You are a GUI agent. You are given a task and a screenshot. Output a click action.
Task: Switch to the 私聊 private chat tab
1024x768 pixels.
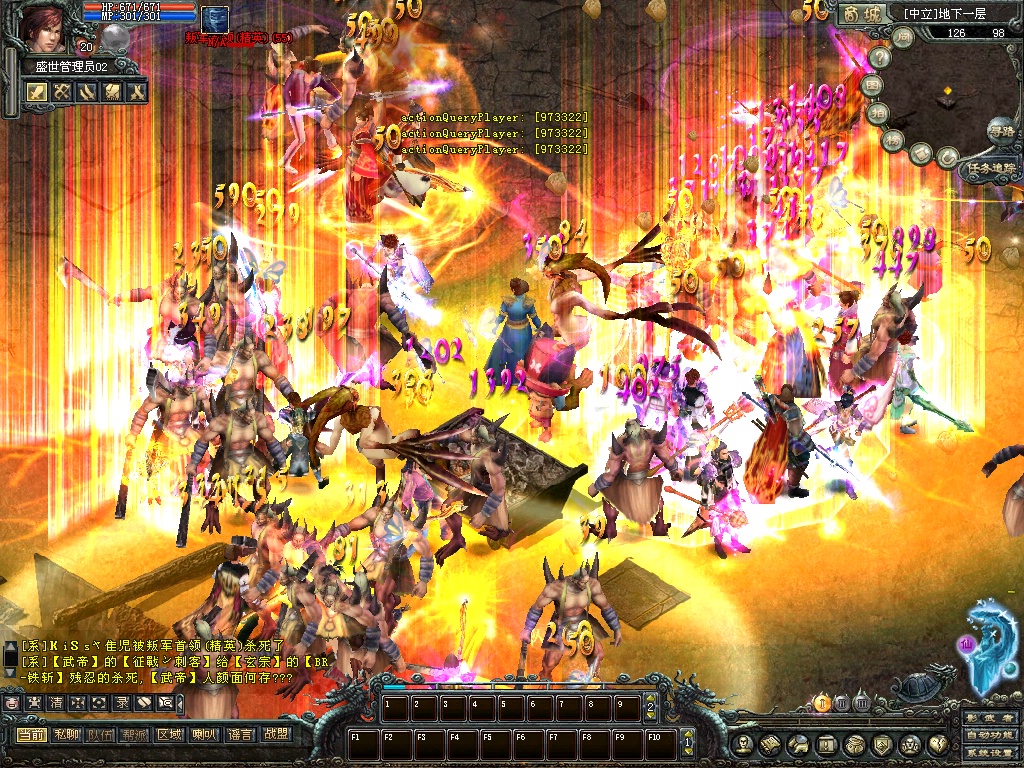[66, 734]
